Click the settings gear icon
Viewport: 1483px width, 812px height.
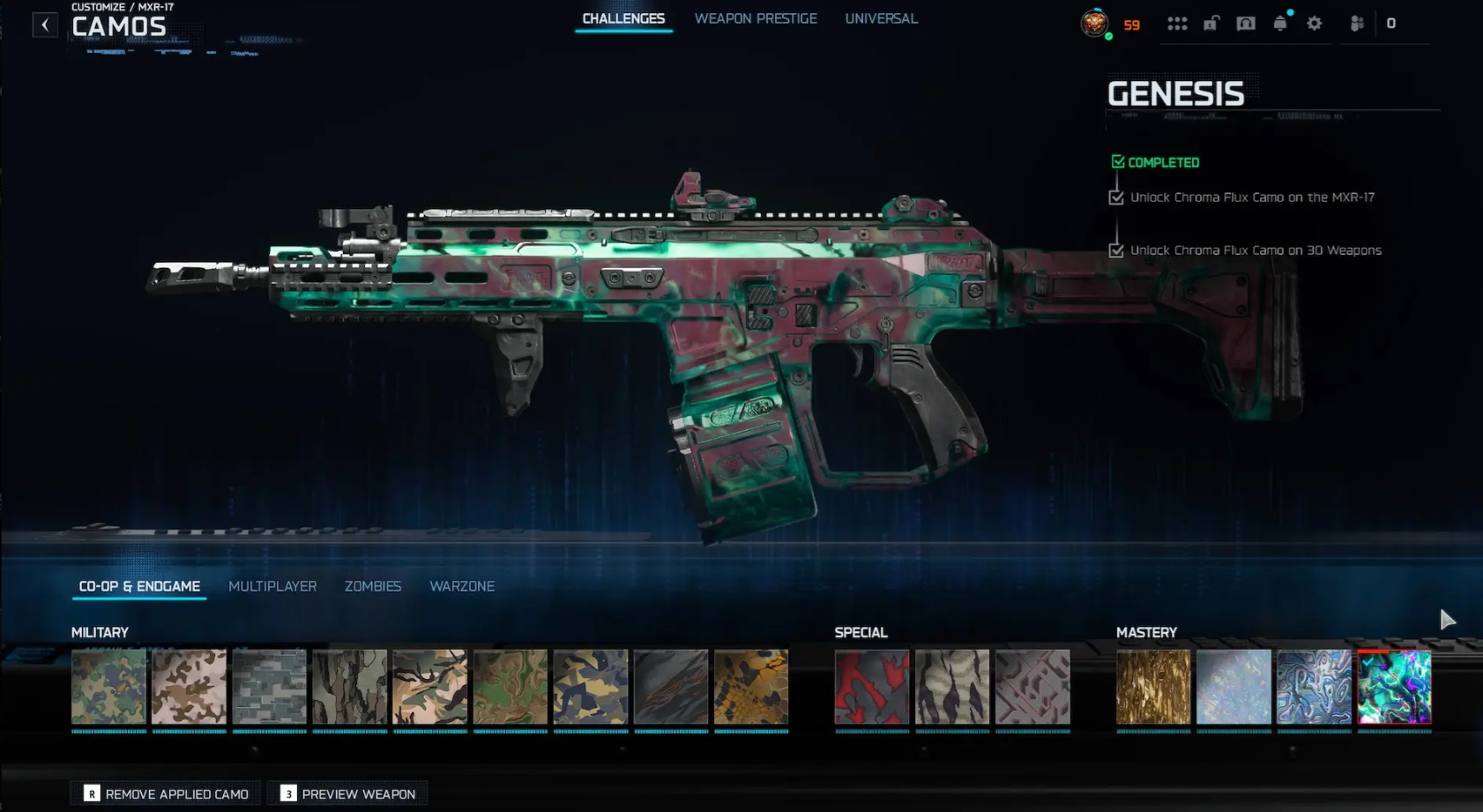(x=1315, y=24)
